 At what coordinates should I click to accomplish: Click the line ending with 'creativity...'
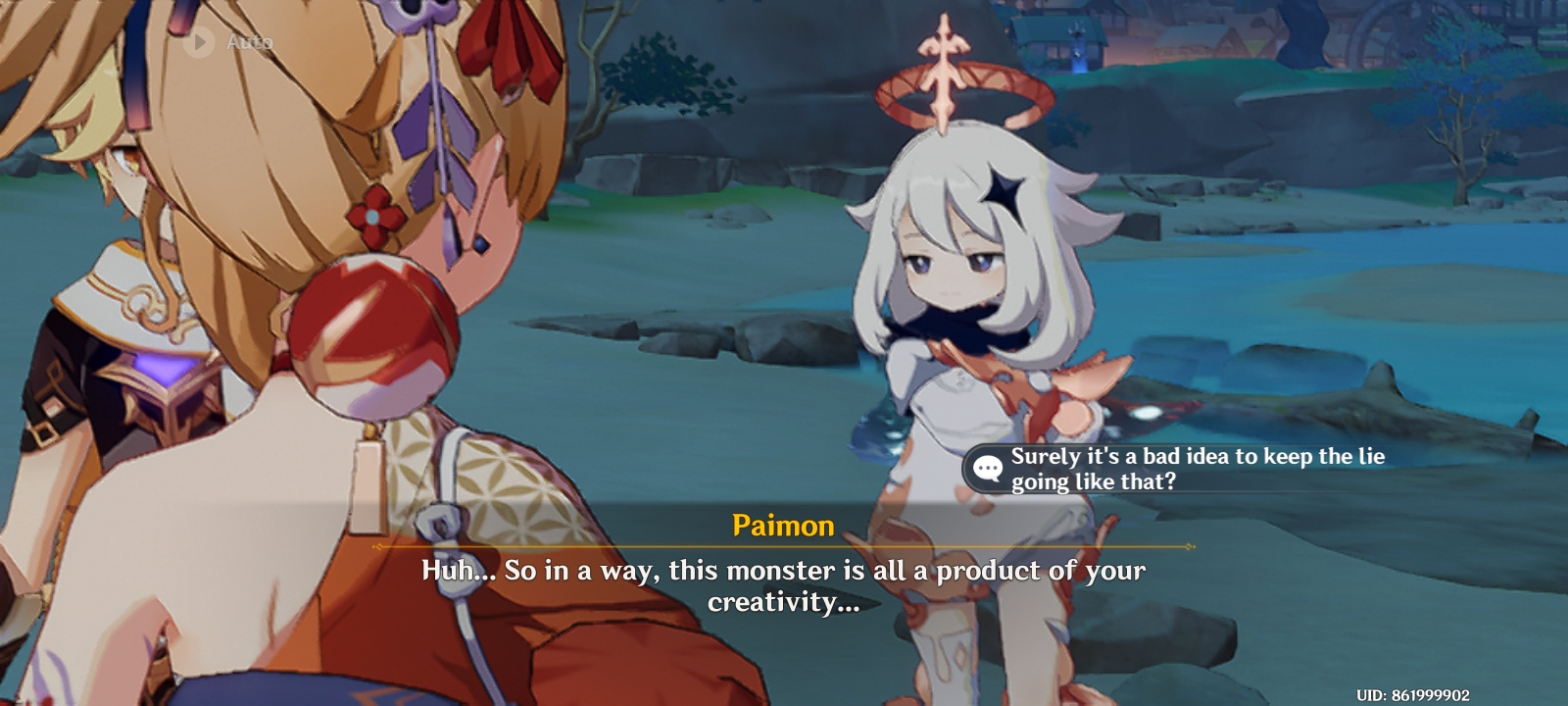coord(784,603)
